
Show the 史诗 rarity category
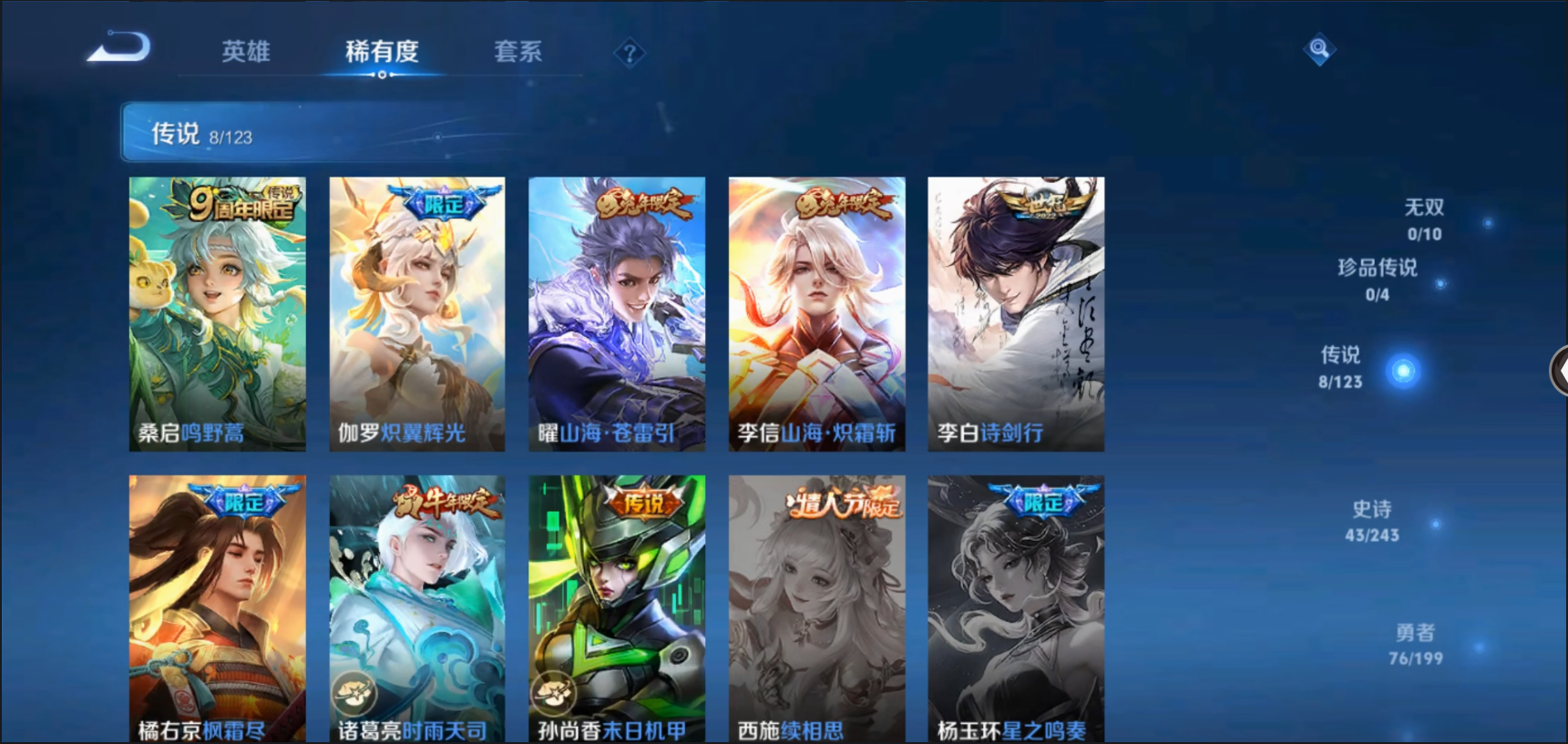tap(1372, 521)
